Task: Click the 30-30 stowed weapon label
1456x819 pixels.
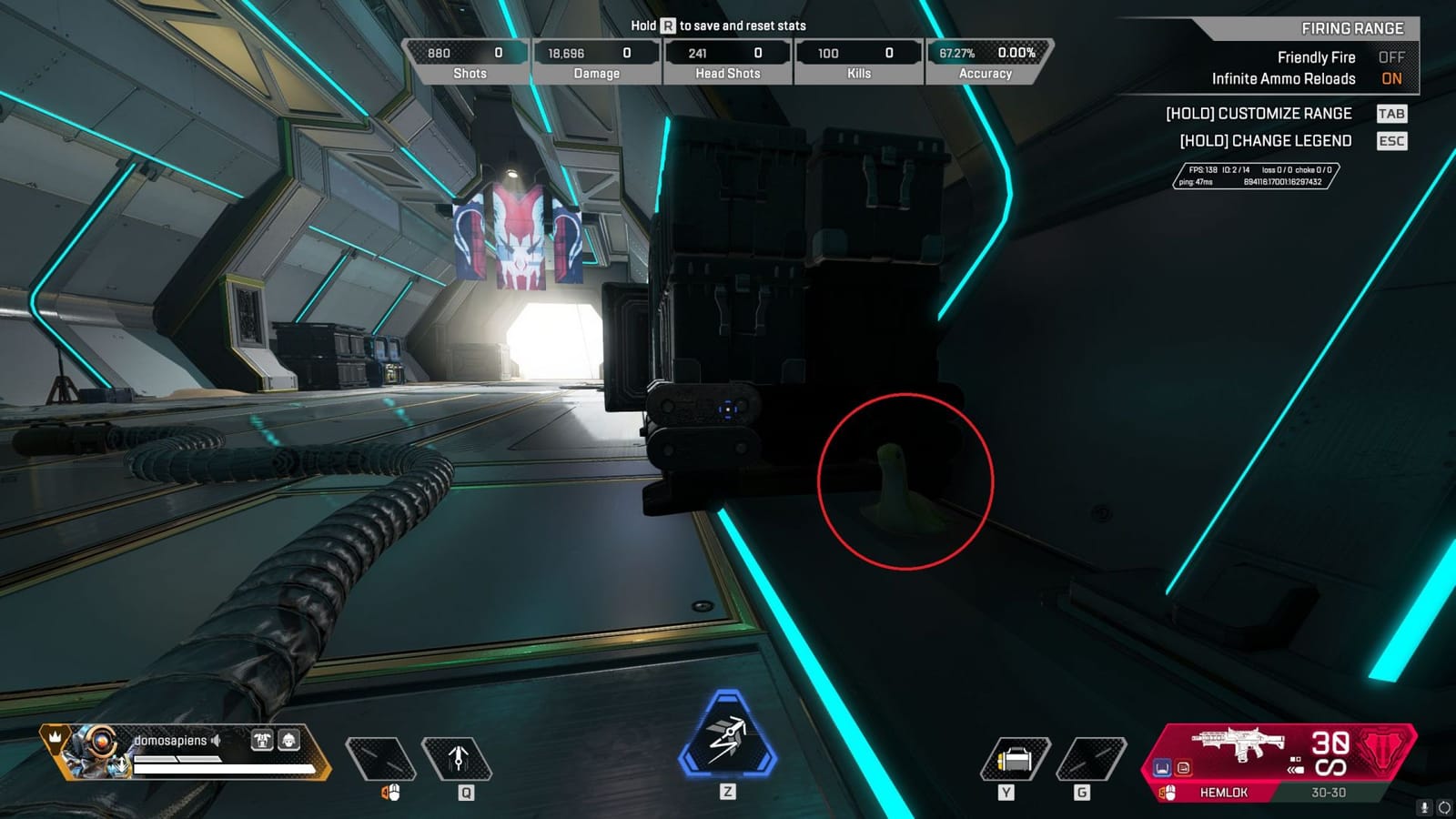Action: 1328,793
